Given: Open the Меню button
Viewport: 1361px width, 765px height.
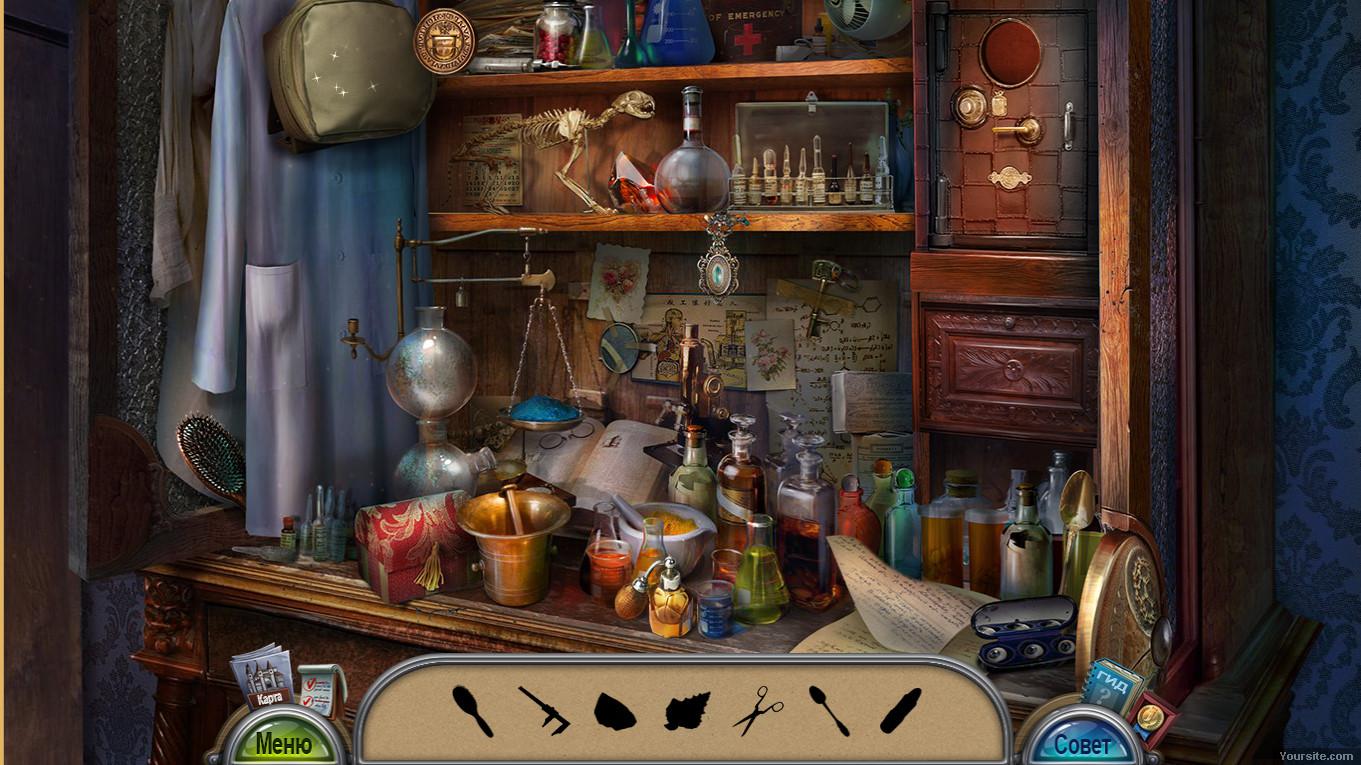Looking at the screenshot, I should click(283, 743).
